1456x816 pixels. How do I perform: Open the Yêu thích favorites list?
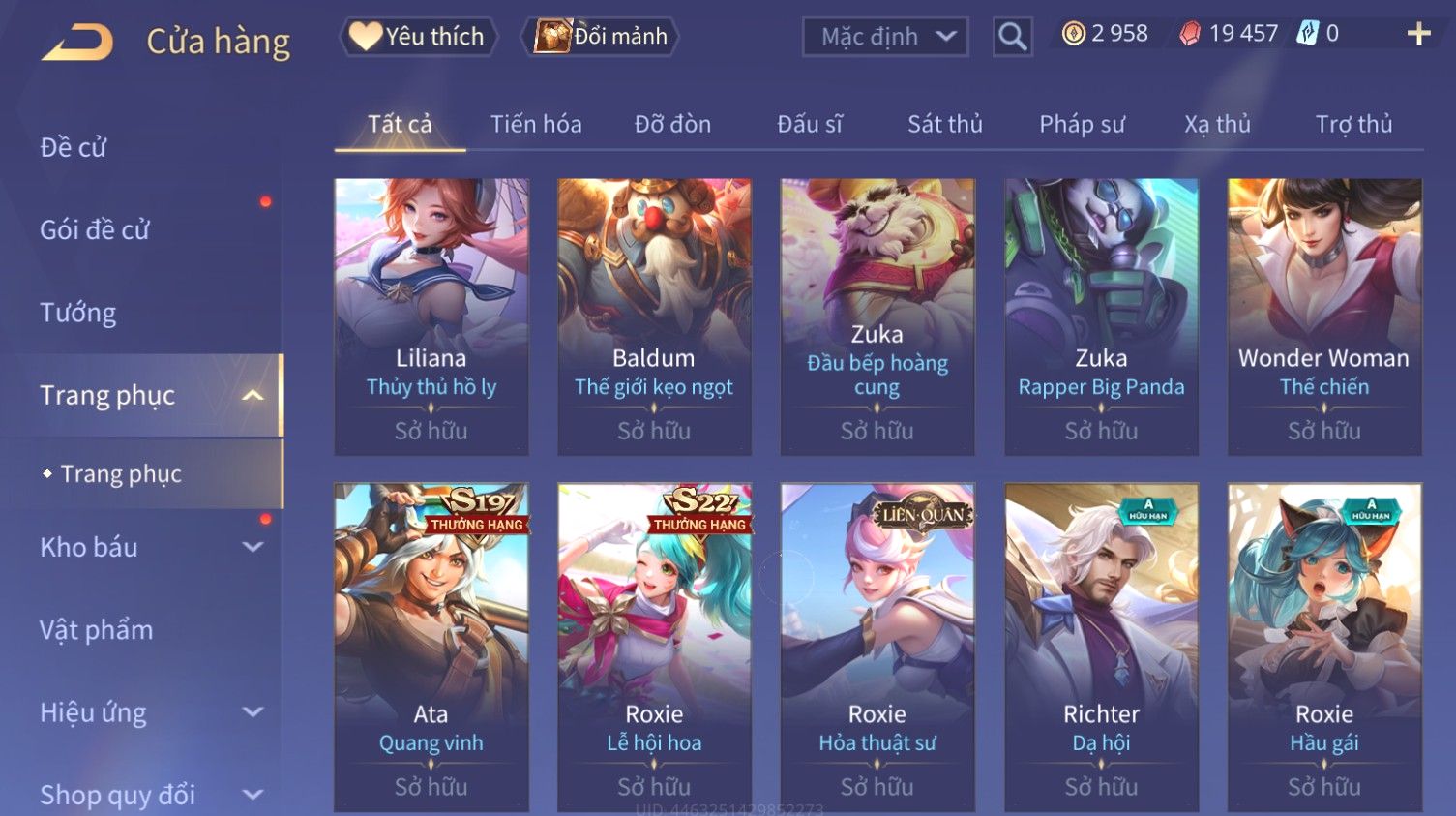[418, 37]
